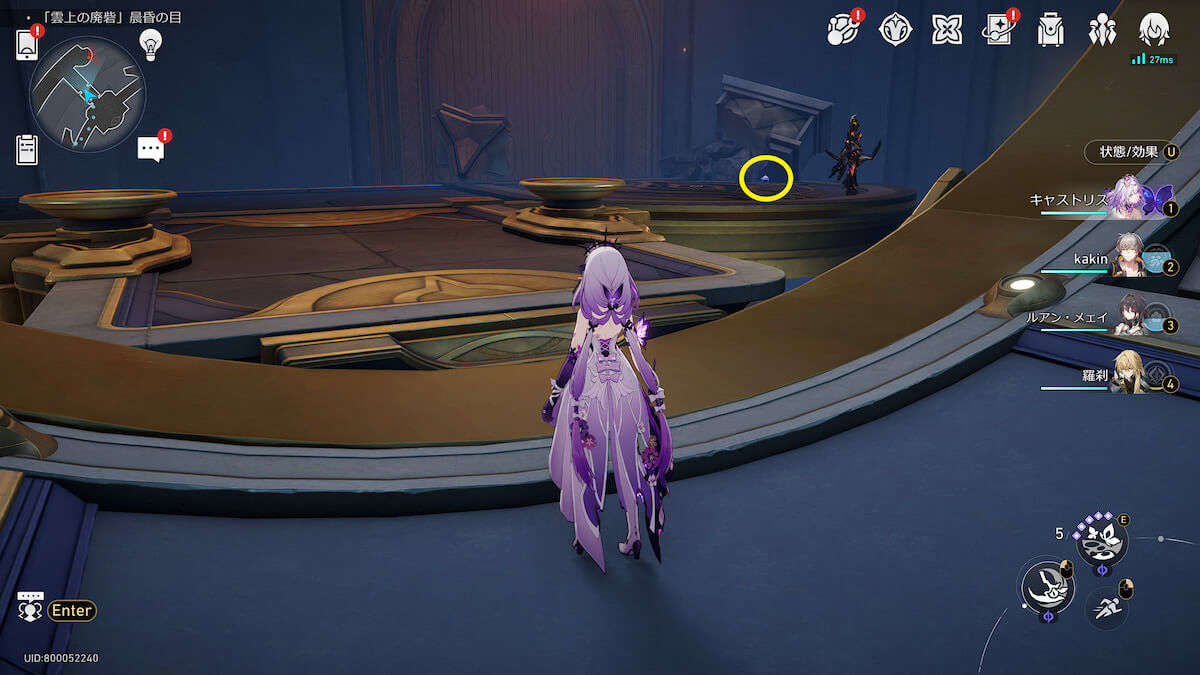Open the compass-shaped guide icon
Screen dimensions: 1200x675
[895, 30]
